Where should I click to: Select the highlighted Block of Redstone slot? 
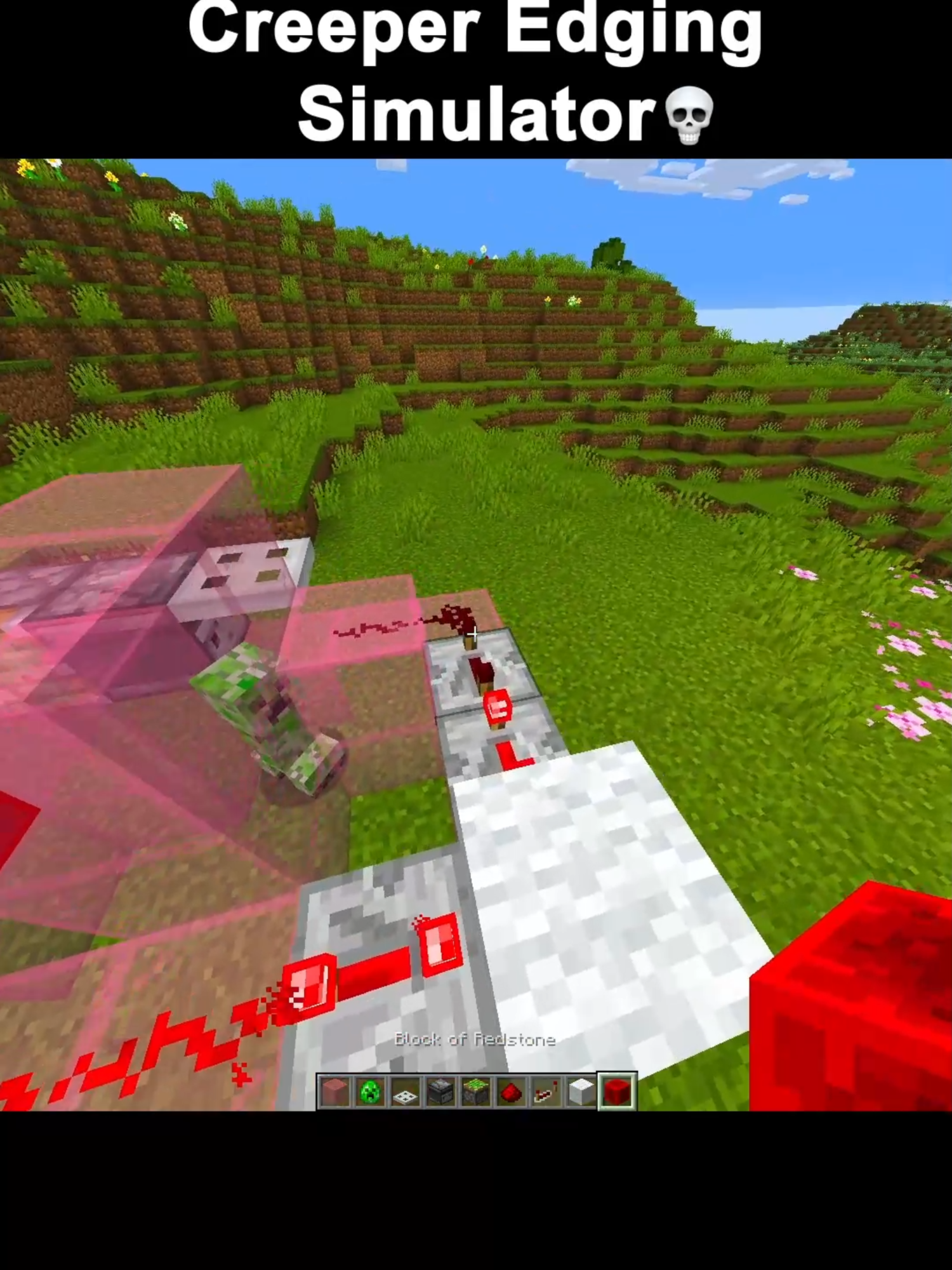pos(616,1091)
